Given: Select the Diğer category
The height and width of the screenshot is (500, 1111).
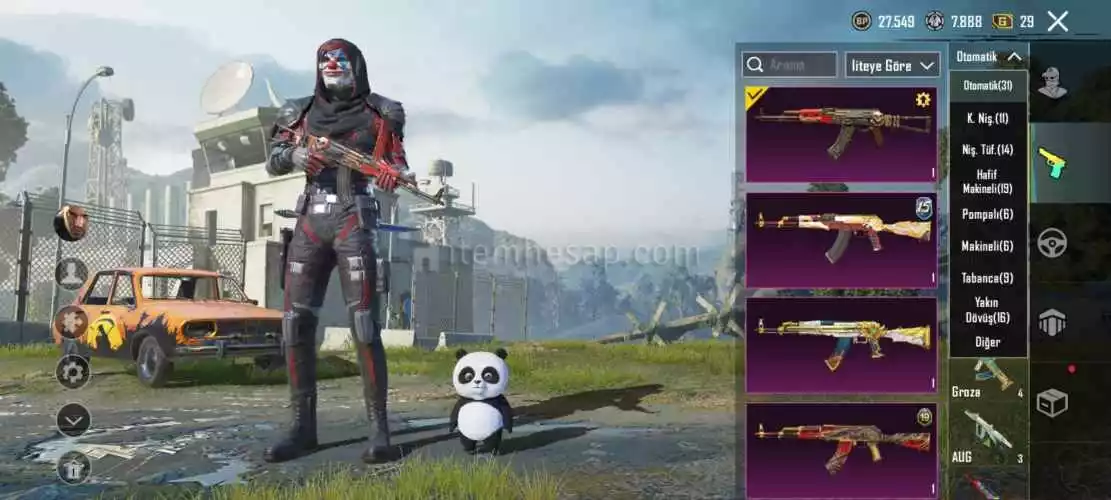Looking at the screenshot, I should 988,342.
